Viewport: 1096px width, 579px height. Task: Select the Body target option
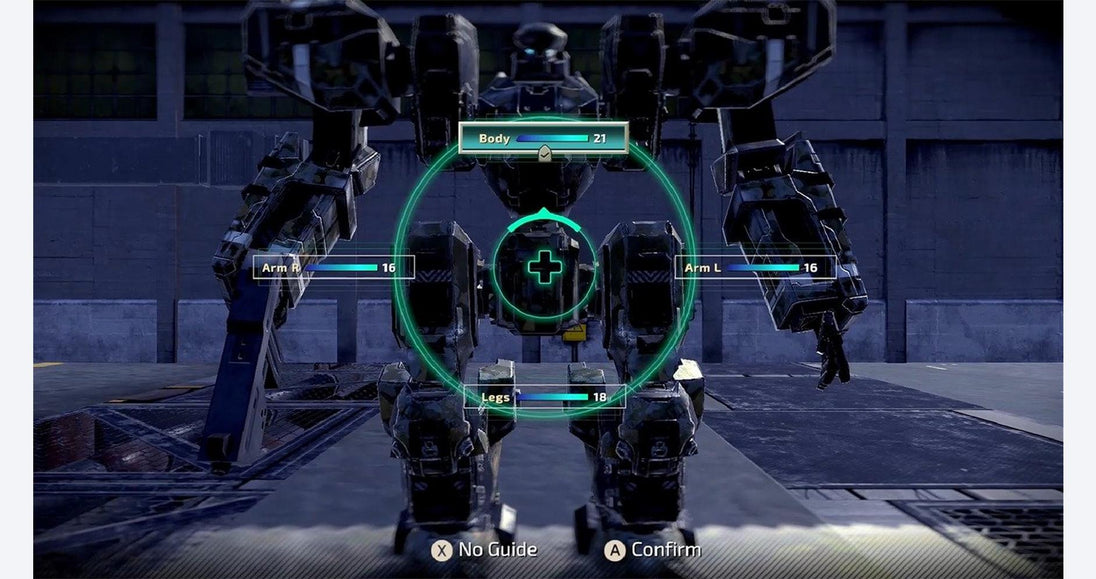click(x=543, y=138)
